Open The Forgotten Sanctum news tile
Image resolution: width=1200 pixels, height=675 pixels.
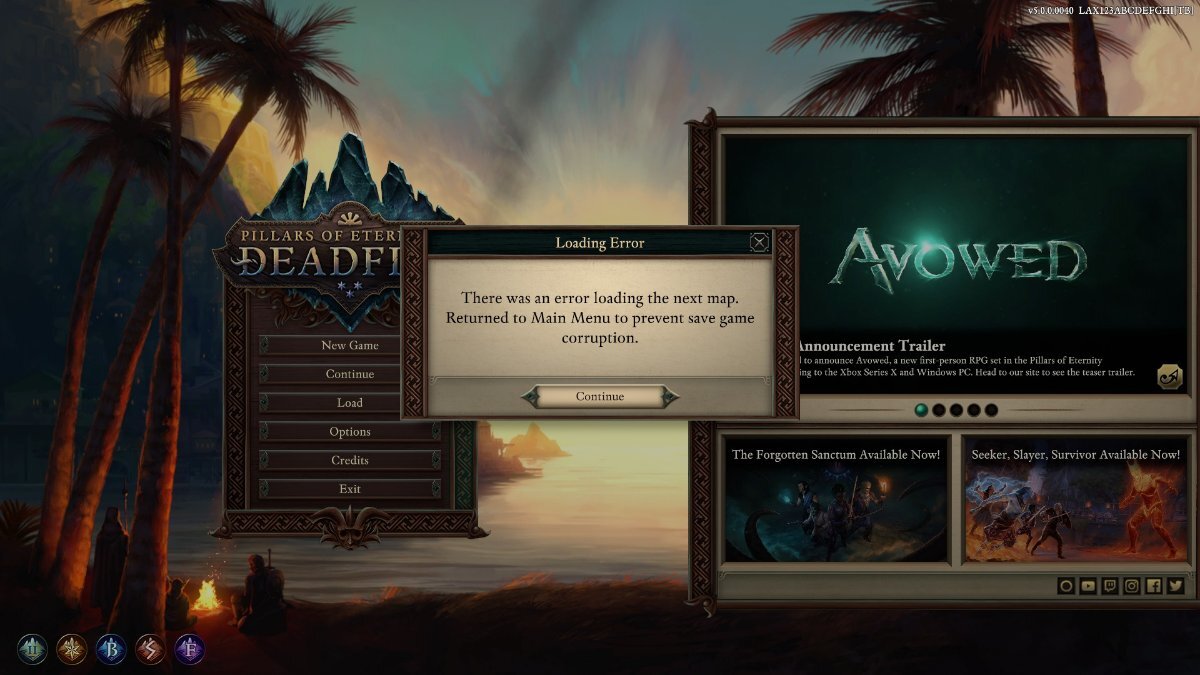coord(836,498)
